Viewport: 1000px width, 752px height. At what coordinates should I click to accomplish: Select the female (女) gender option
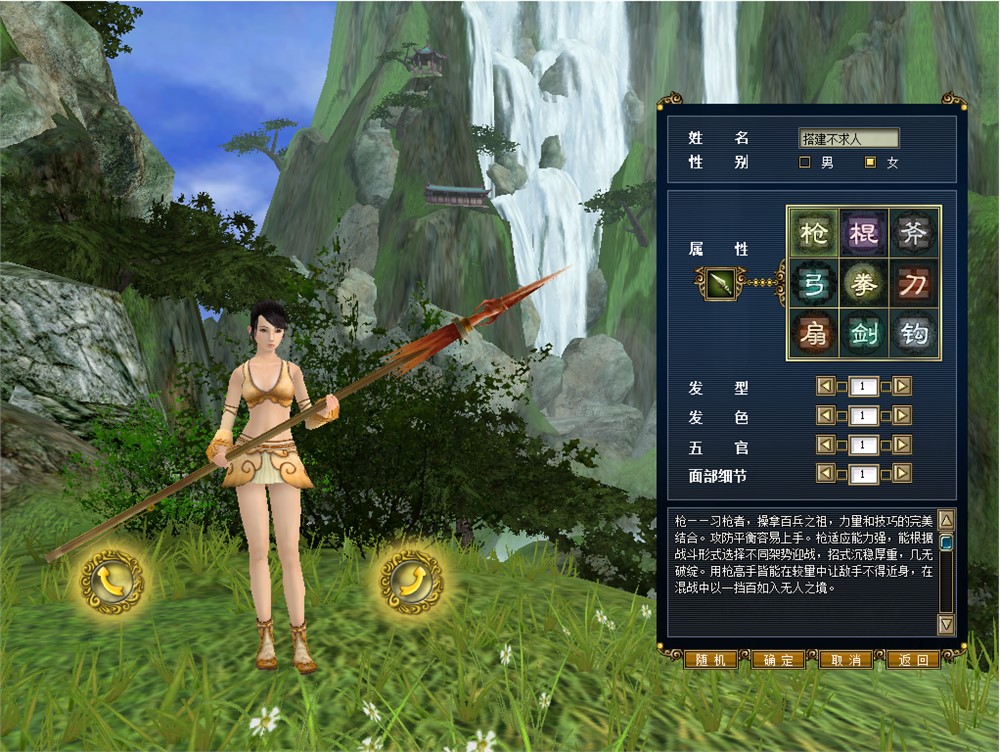pyautogui.click(x=870, y=162)
